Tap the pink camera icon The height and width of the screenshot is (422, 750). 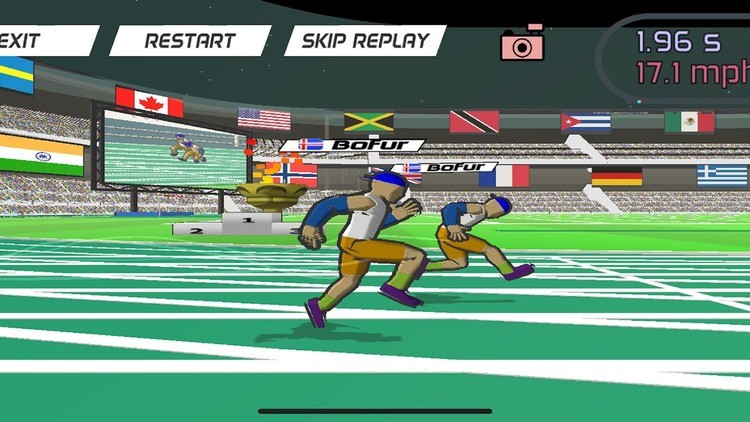click(x=522, y=43)
